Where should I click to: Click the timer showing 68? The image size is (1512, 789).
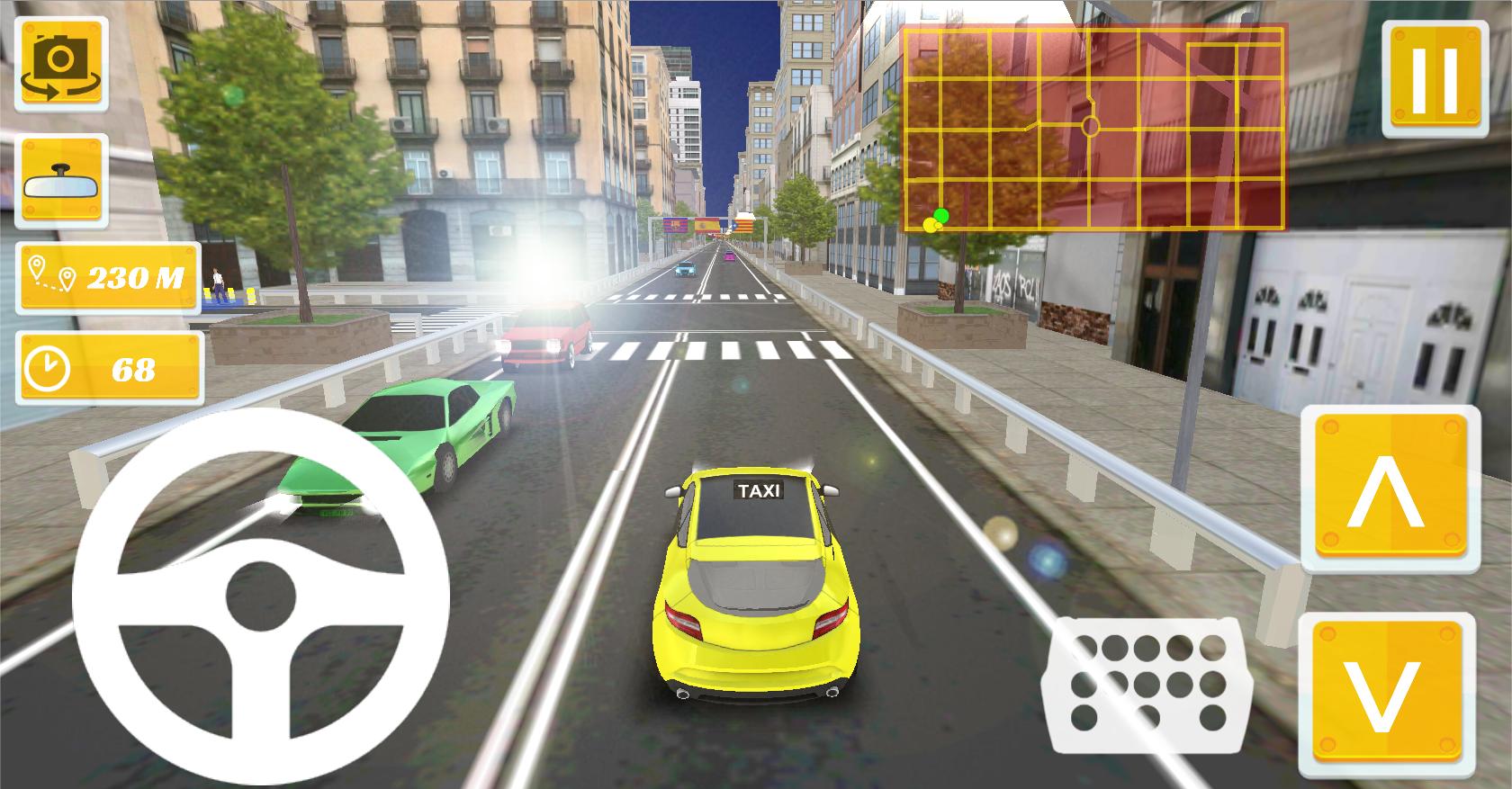[x=108, y=363]
